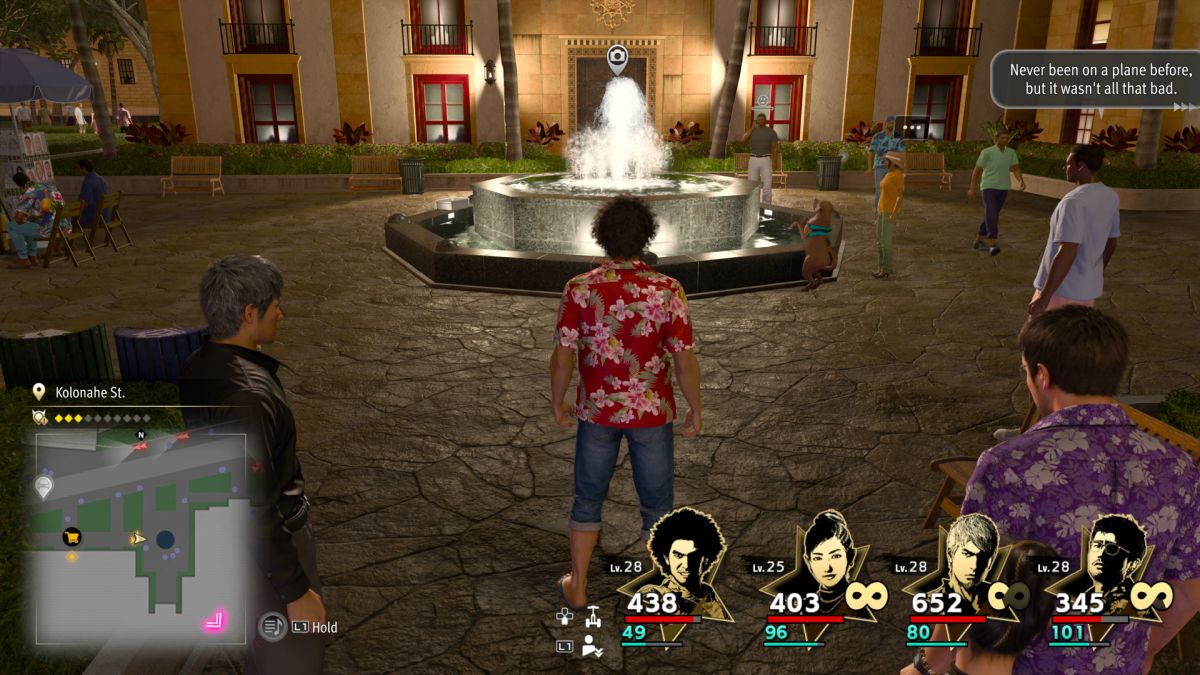Select the camera pin marker above the fountain
The height and width of the screenshot is (675, 1200).
click(617, 58)
